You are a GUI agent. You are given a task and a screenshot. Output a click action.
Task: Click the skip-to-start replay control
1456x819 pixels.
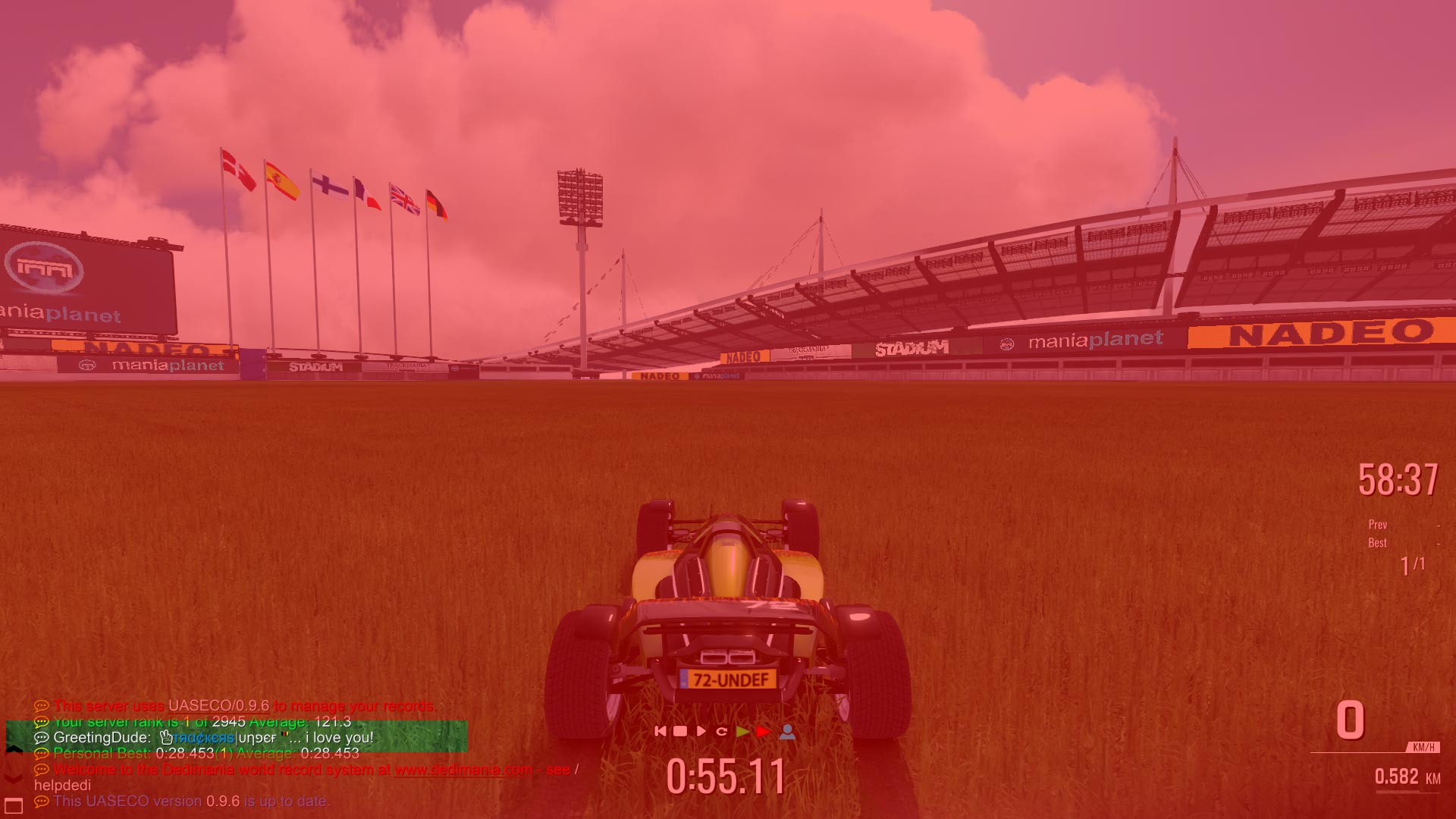pyautogui.click(x=660, y=731)
